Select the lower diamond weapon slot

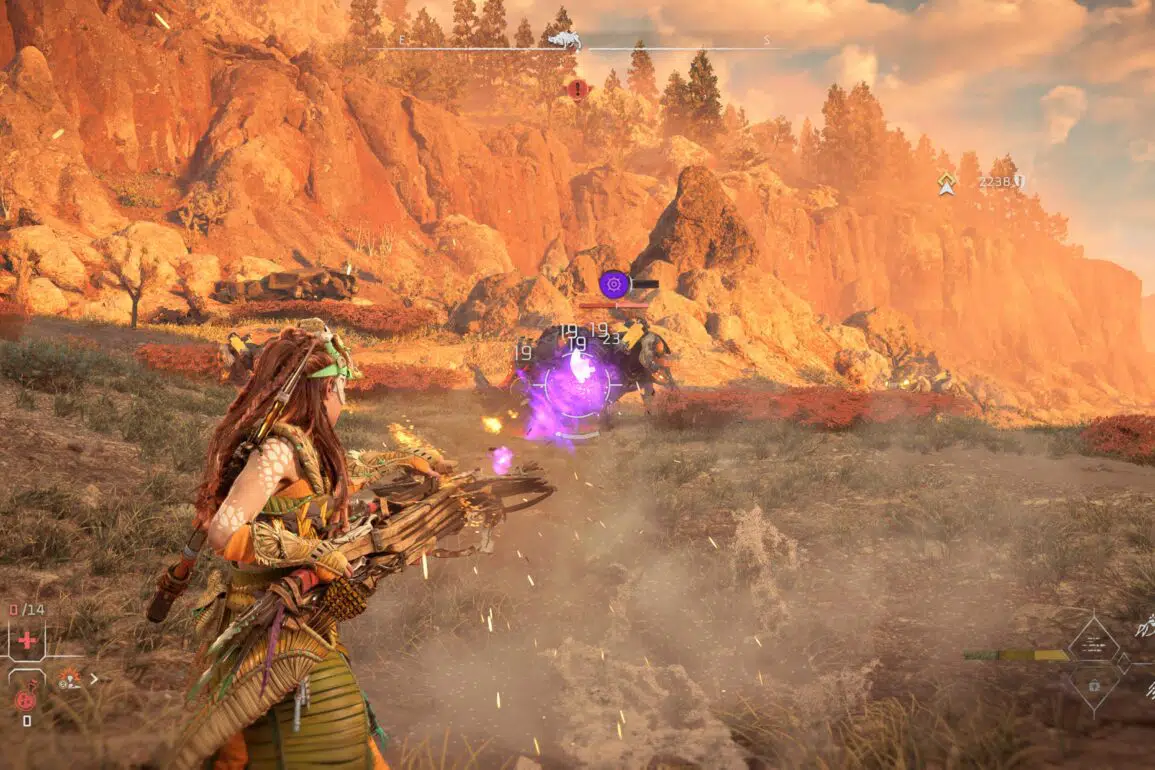tap(1093, 685)
